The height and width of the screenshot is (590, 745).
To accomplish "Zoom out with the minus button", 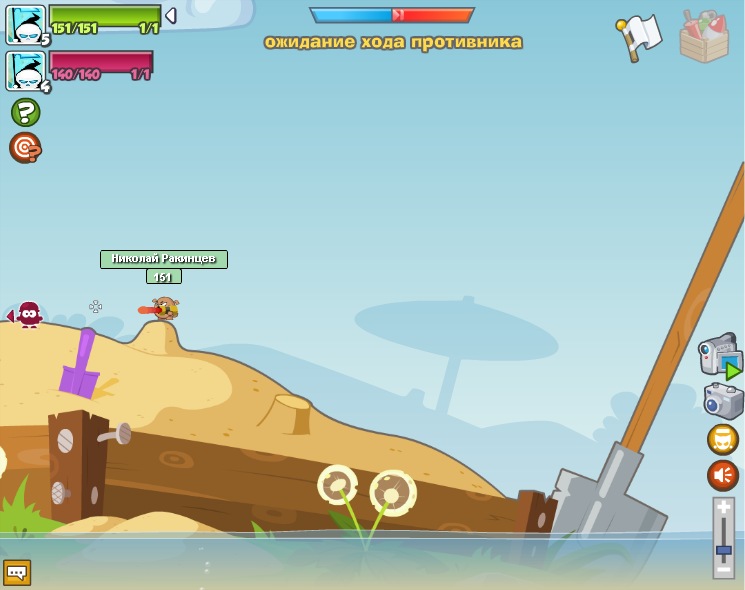I will coord(723,569).
